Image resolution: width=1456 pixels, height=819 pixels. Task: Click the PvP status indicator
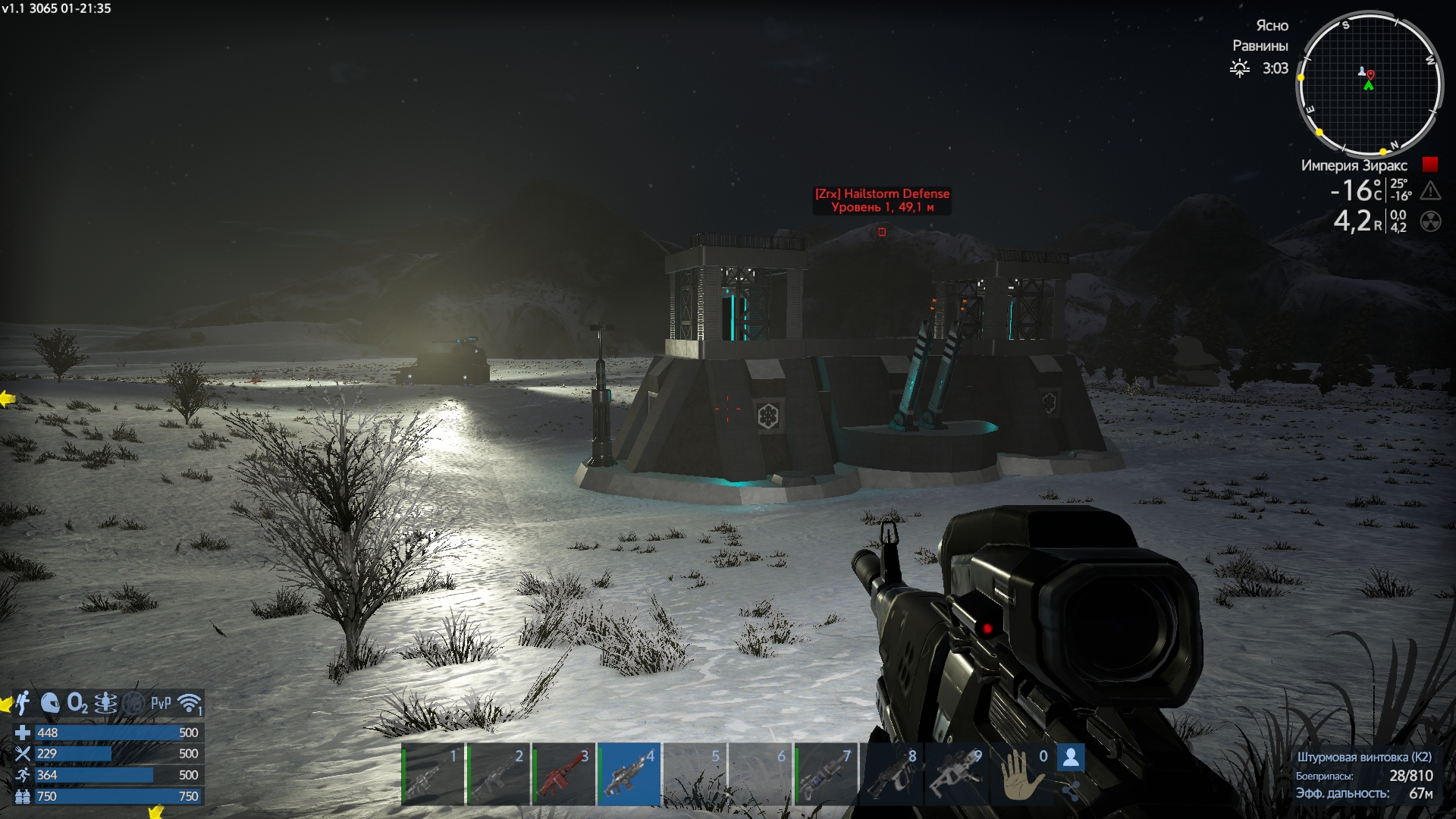point(161,703)
